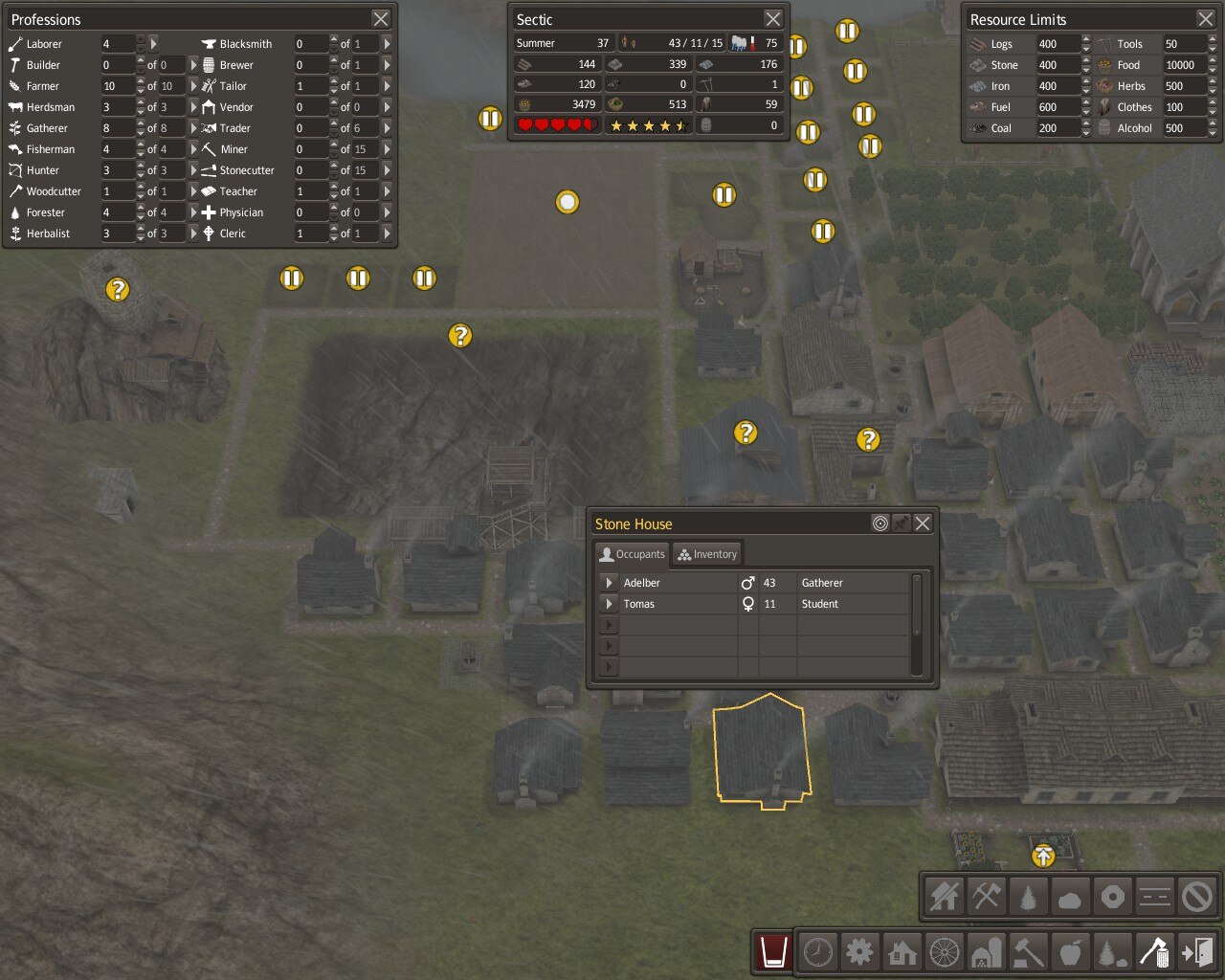Select the demolish buildings tool

[944, 897]
